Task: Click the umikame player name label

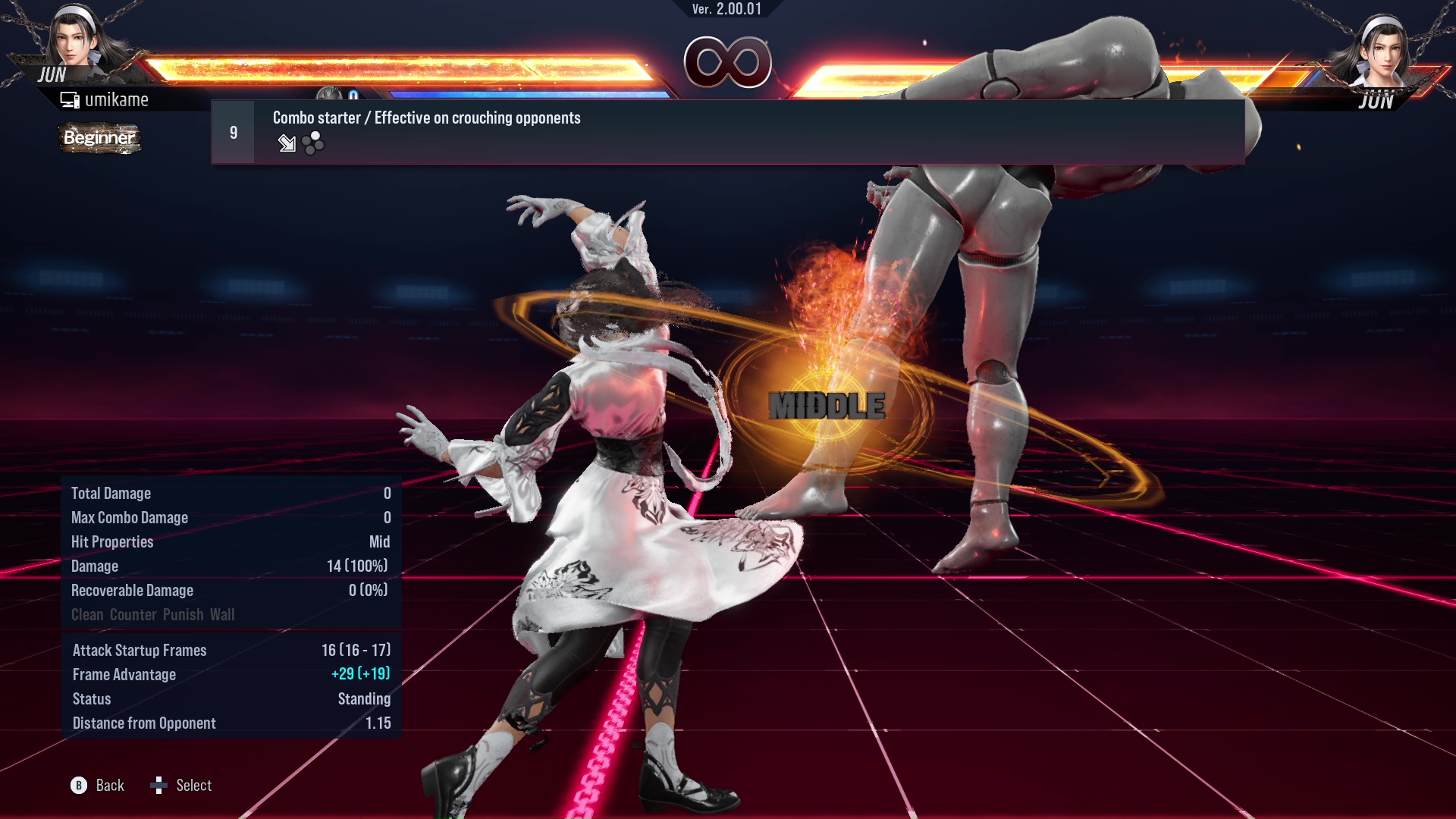Action: coord(118,99)
